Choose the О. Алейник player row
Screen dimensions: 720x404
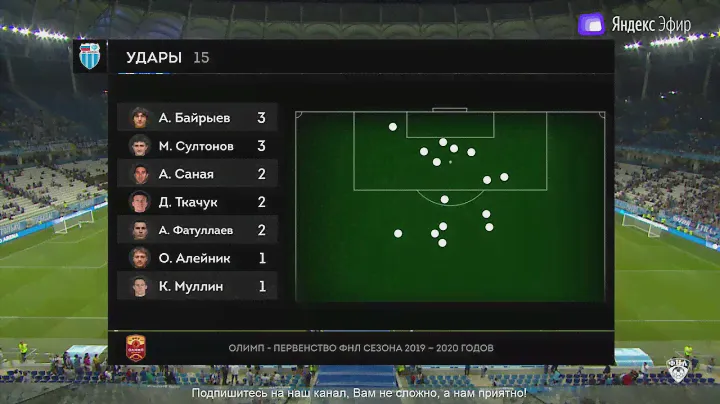(197, 258)
